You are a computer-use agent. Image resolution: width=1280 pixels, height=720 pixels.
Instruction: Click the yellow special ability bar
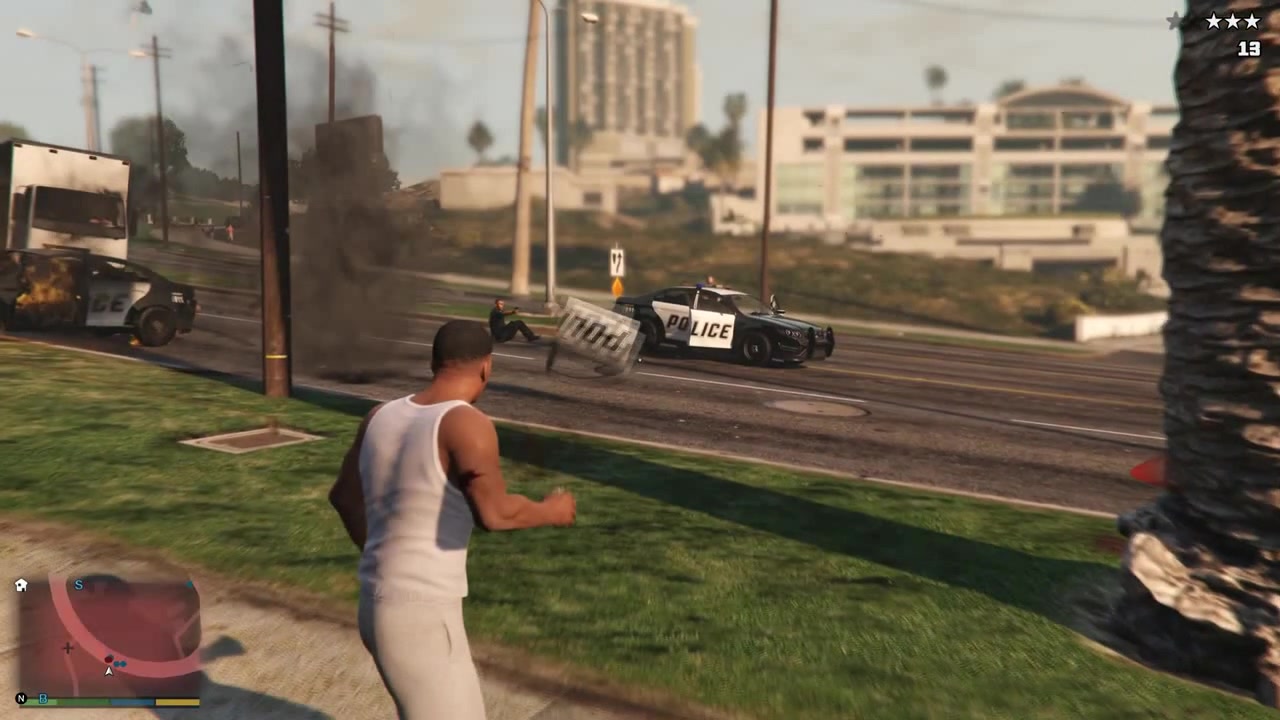(178, 702)
